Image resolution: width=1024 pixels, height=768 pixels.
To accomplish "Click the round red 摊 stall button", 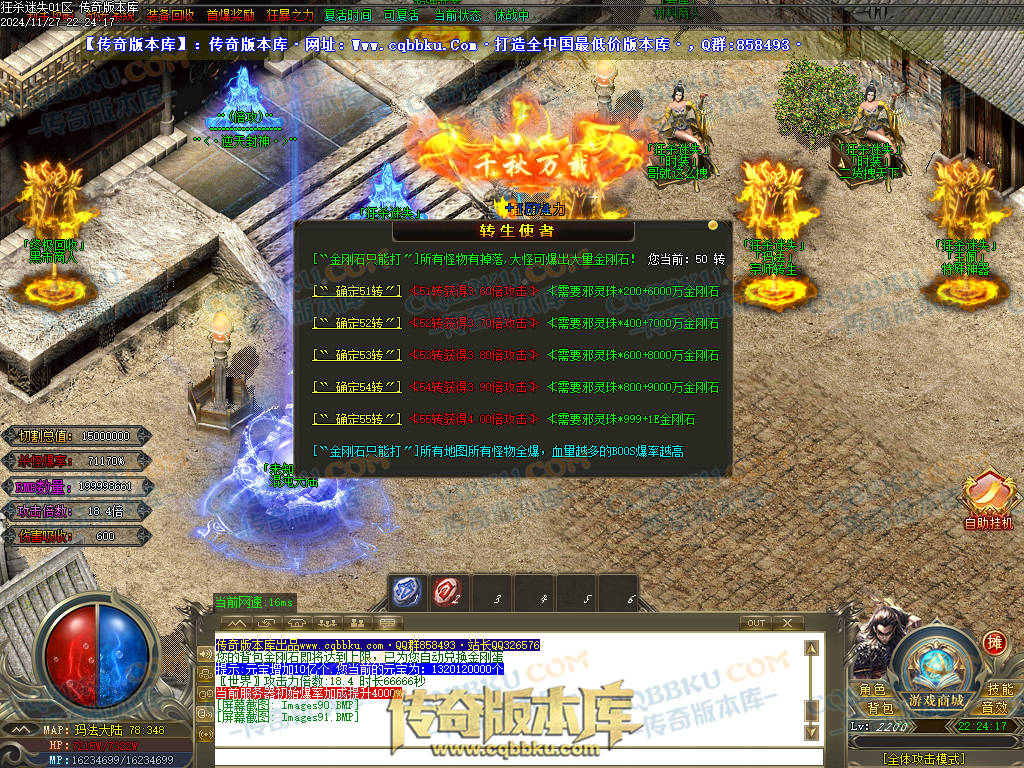I will pyautogui.click(x=994, y=642).
